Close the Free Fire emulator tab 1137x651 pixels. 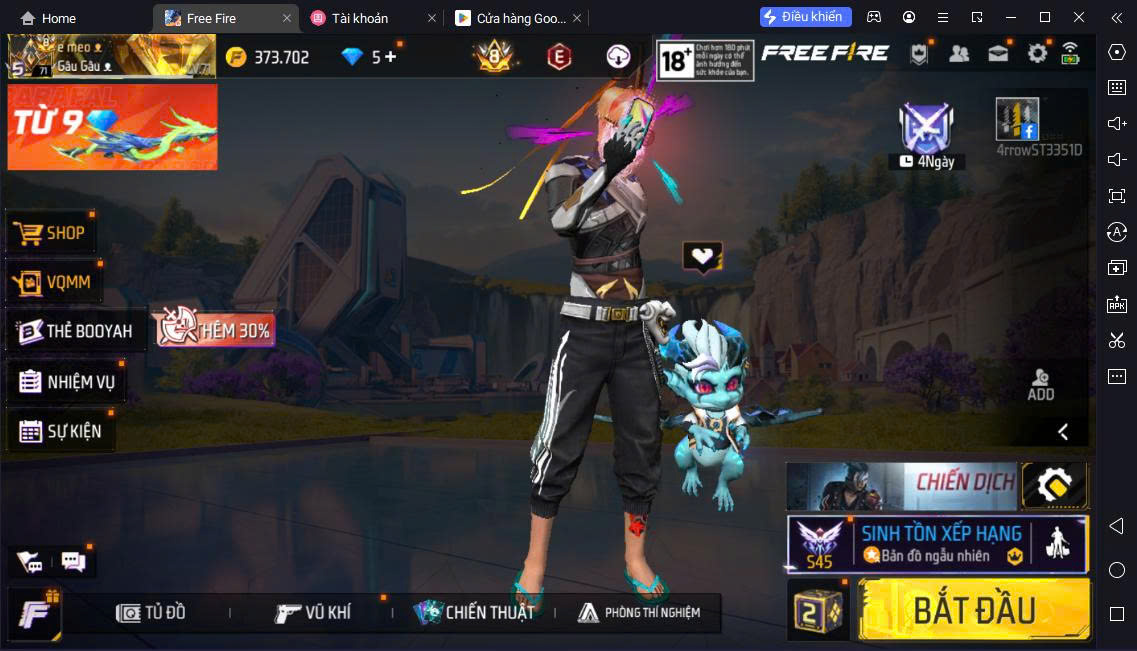coord(287,18)
